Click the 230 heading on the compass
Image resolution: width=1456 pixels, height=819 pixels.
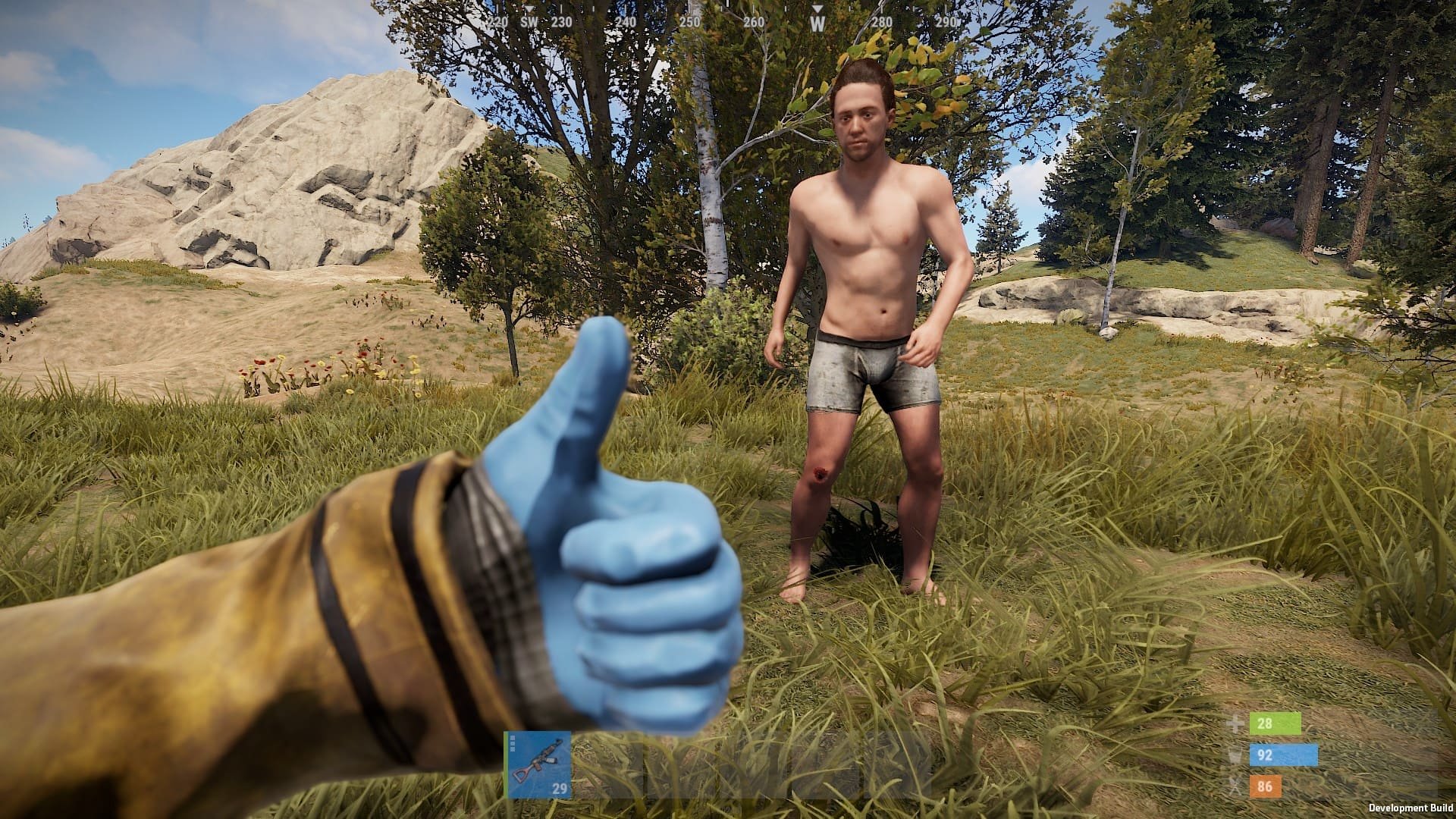563,23
